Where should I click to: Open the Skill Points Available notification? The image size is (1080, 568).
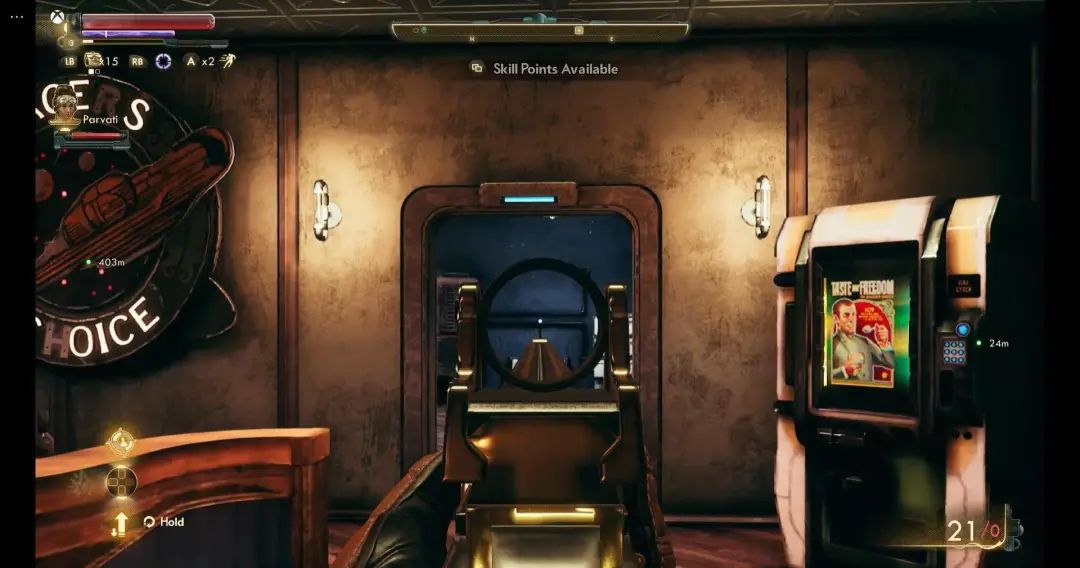(545, 69)
